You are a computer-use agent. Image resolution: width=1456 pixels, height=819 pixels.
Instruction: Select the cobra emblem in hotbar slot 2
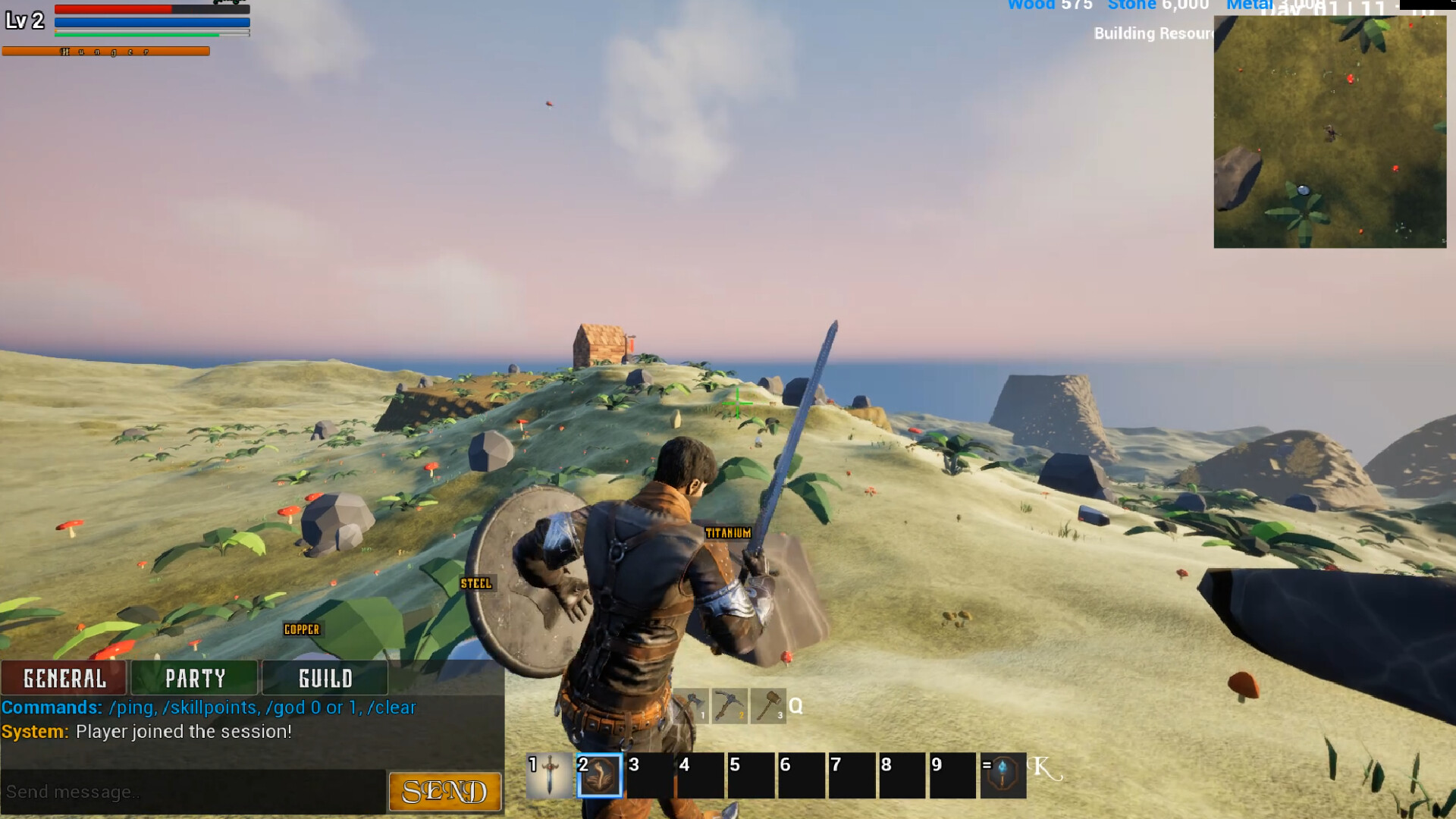(x=599, y=776)
